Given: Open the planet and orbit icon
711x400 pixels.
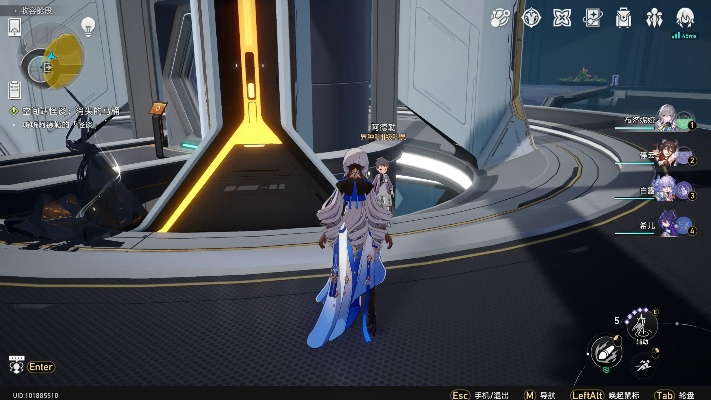Looking at the screenshot, I should [x=502, y=17].
